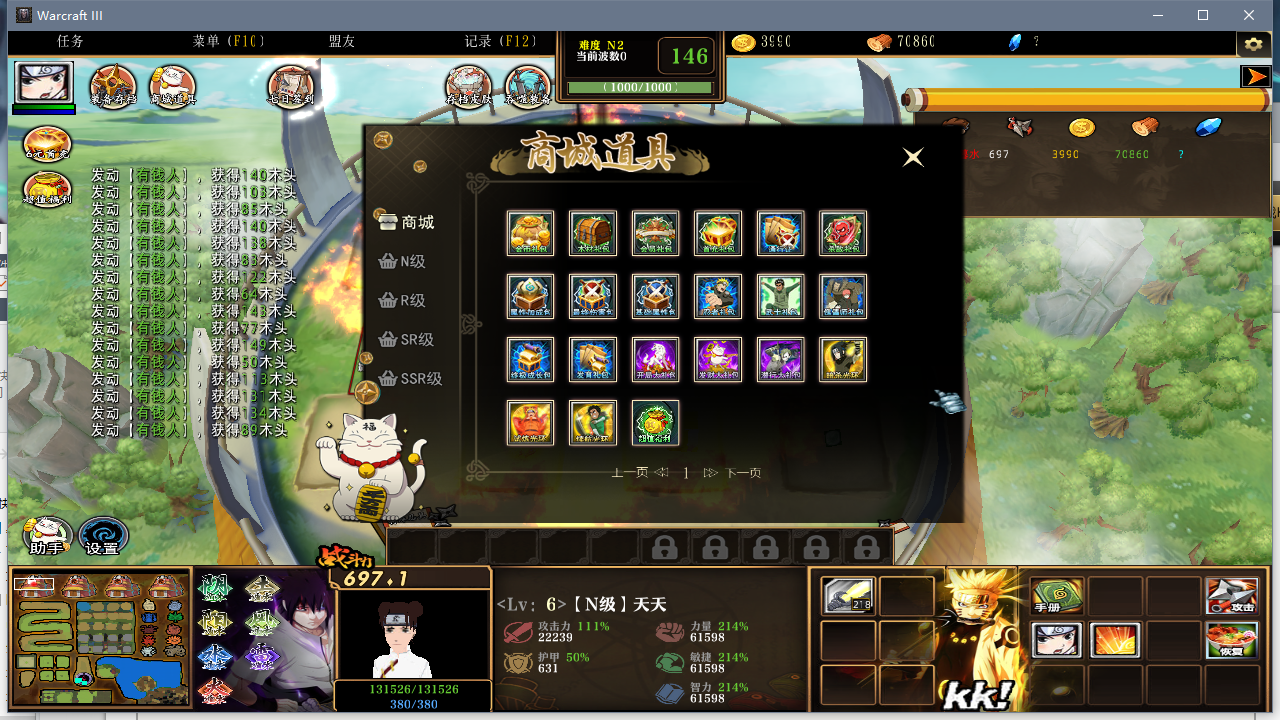Select the 恢复 recovery food icon
Viewport: 1280px width, 720px height.
tap(1233, 640)
